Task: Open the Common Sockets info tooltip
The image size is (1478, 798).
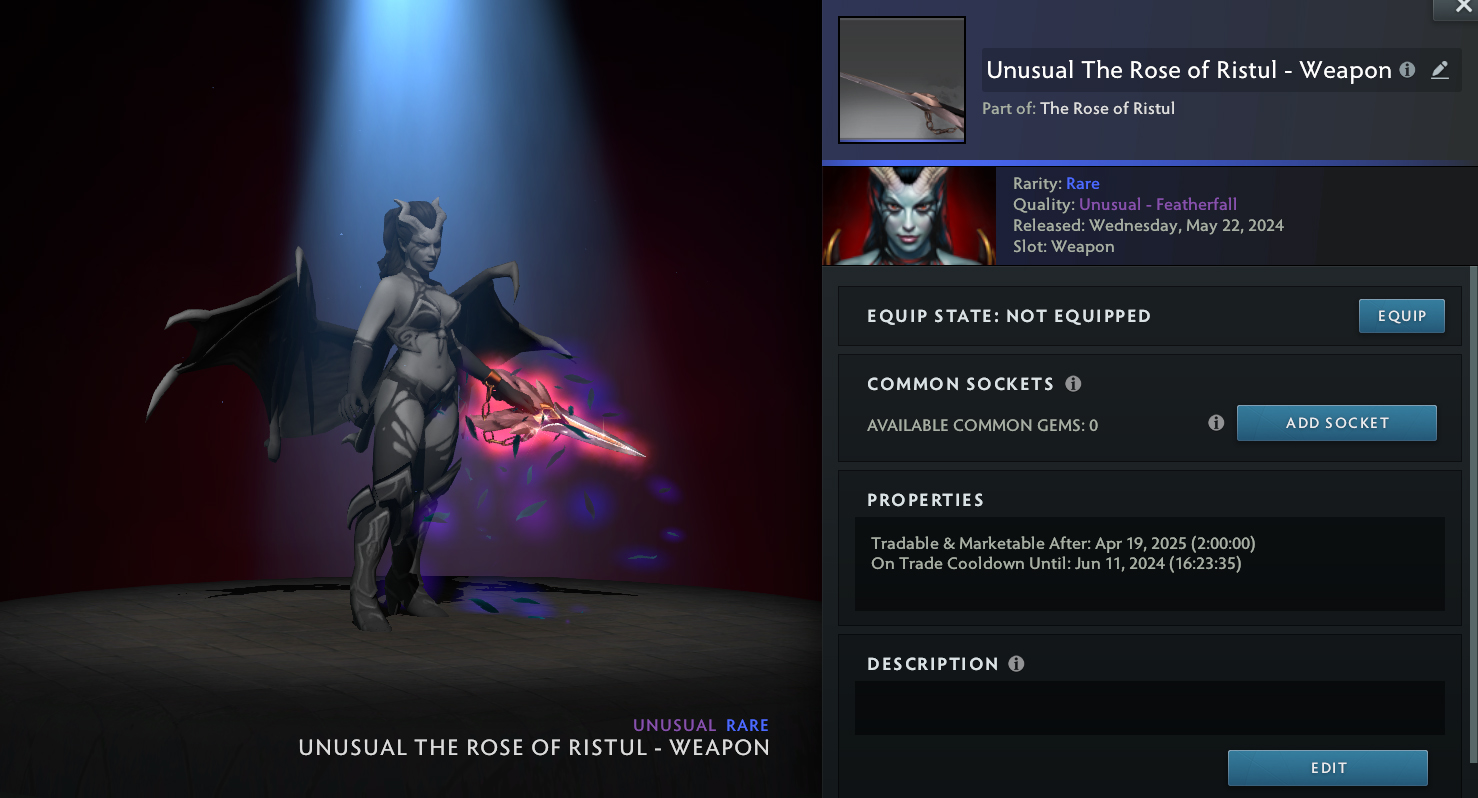Action: [1073, 384]
